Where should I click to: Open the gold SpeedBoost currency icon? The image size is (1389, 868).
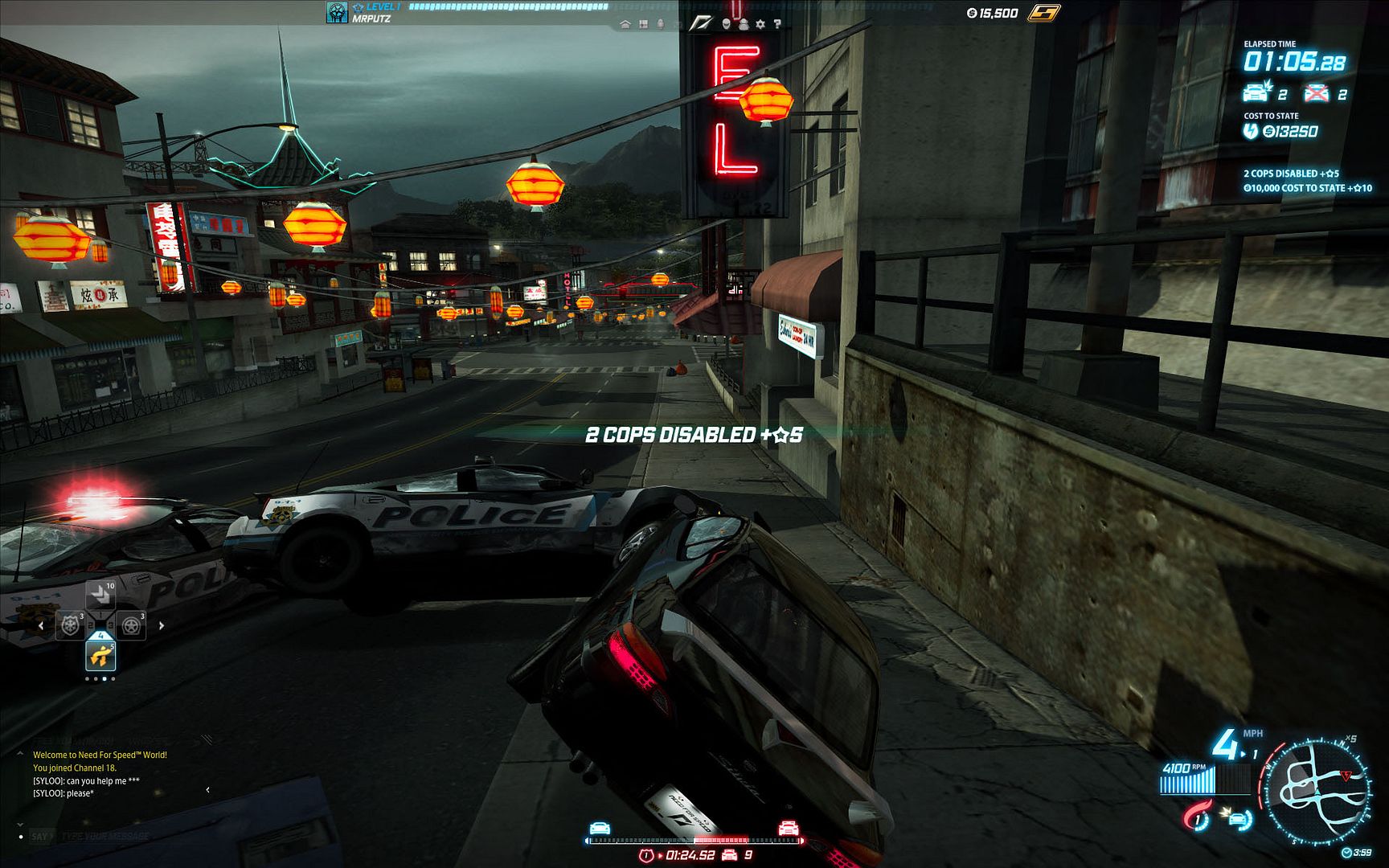pos(1043,13)
